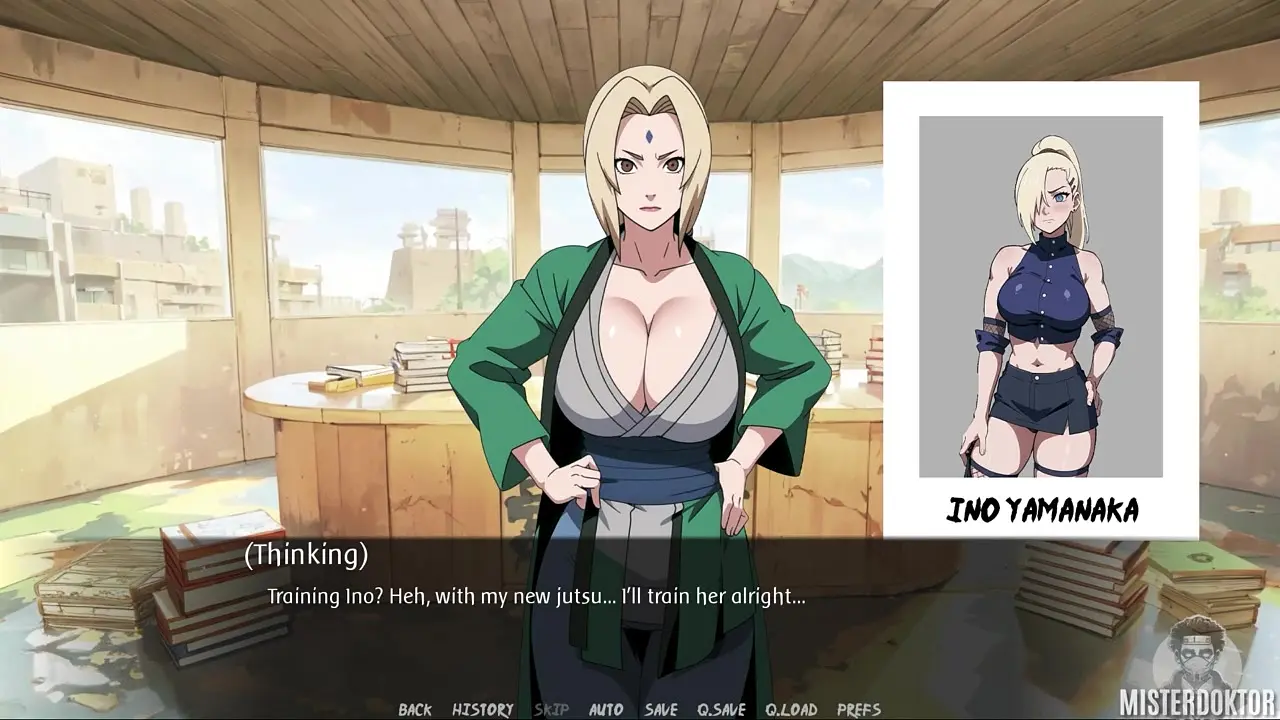Open the Save game screen
This screenshot has height=720, width=1280.
(x=661, y=710)
